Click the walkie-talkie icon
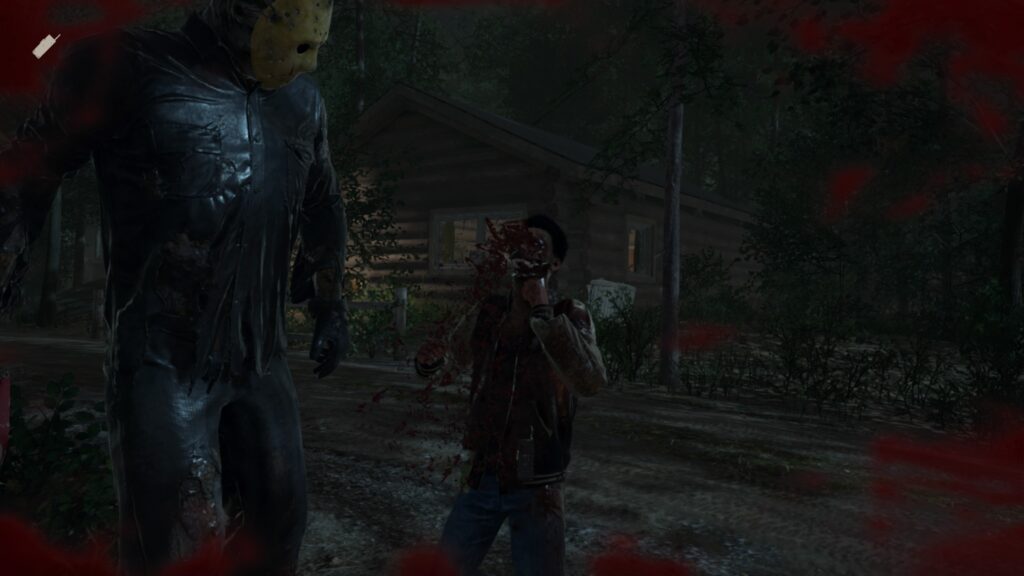 tap(46, 45)
